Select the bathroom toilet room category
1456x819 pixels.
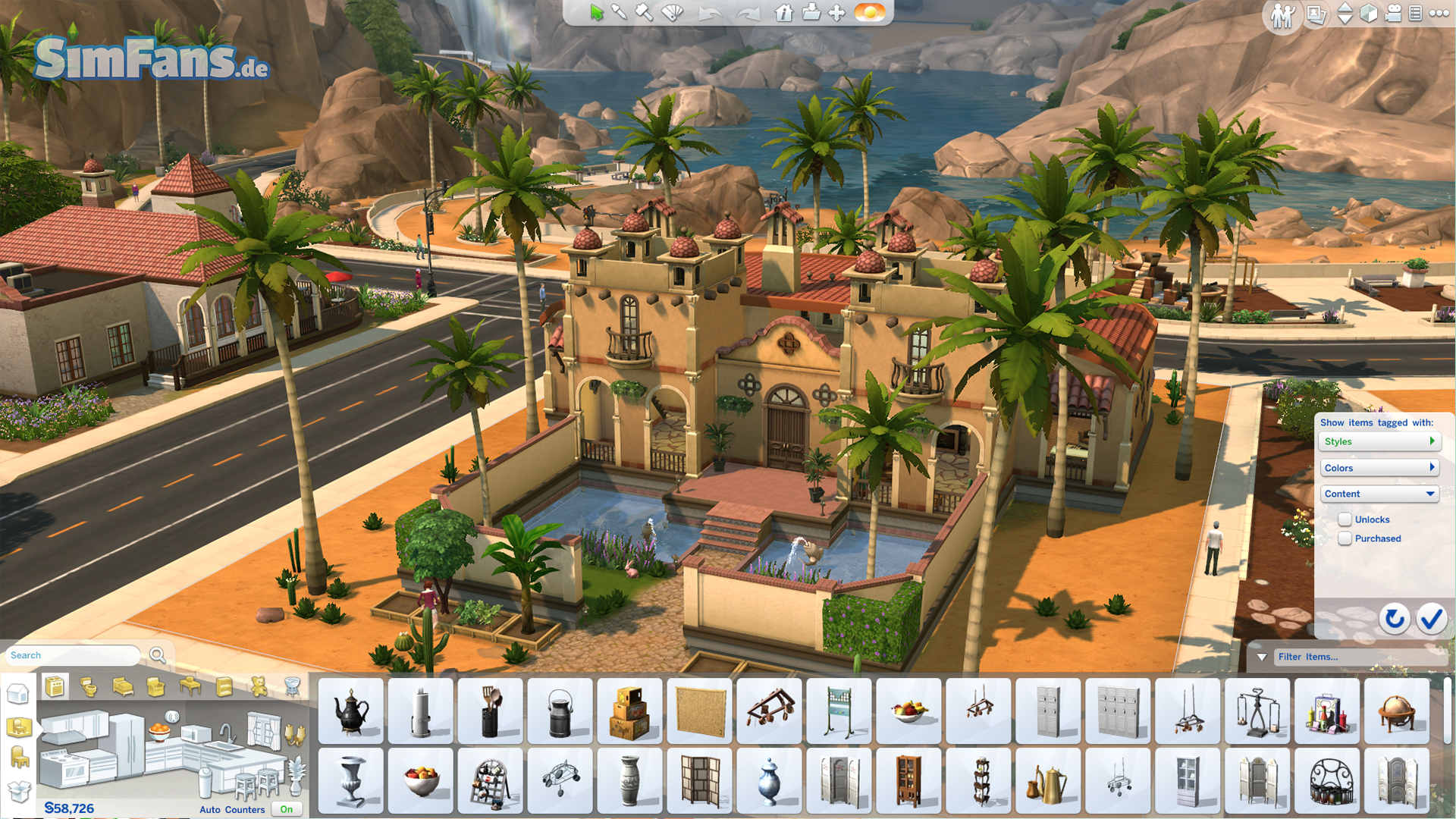click(89, 687)
